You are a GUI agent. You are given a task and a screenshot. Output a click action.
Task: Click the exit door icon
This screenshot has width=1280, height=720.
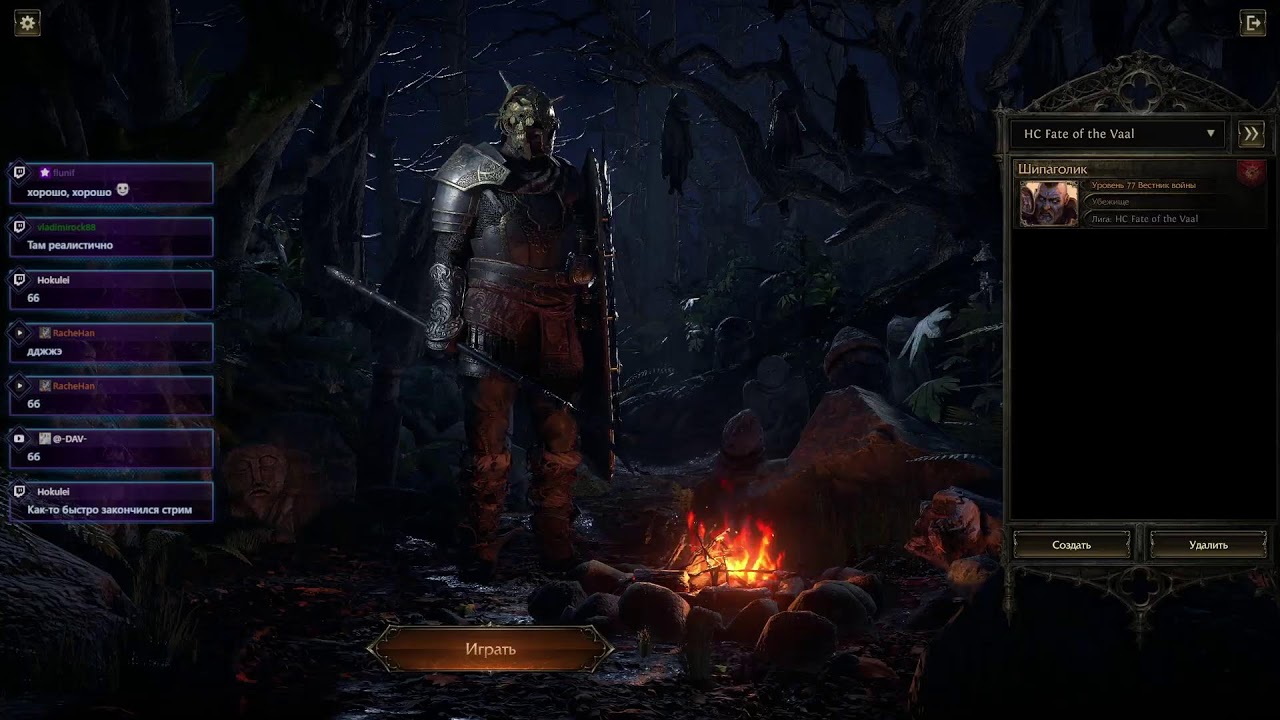(1252, 23)
